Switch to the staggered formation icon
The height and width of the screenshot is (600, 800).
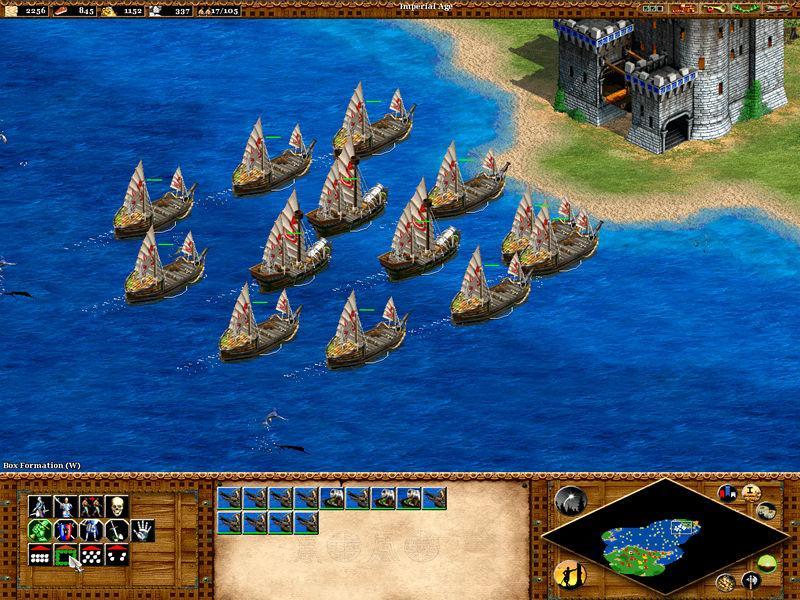click(92, 554)
